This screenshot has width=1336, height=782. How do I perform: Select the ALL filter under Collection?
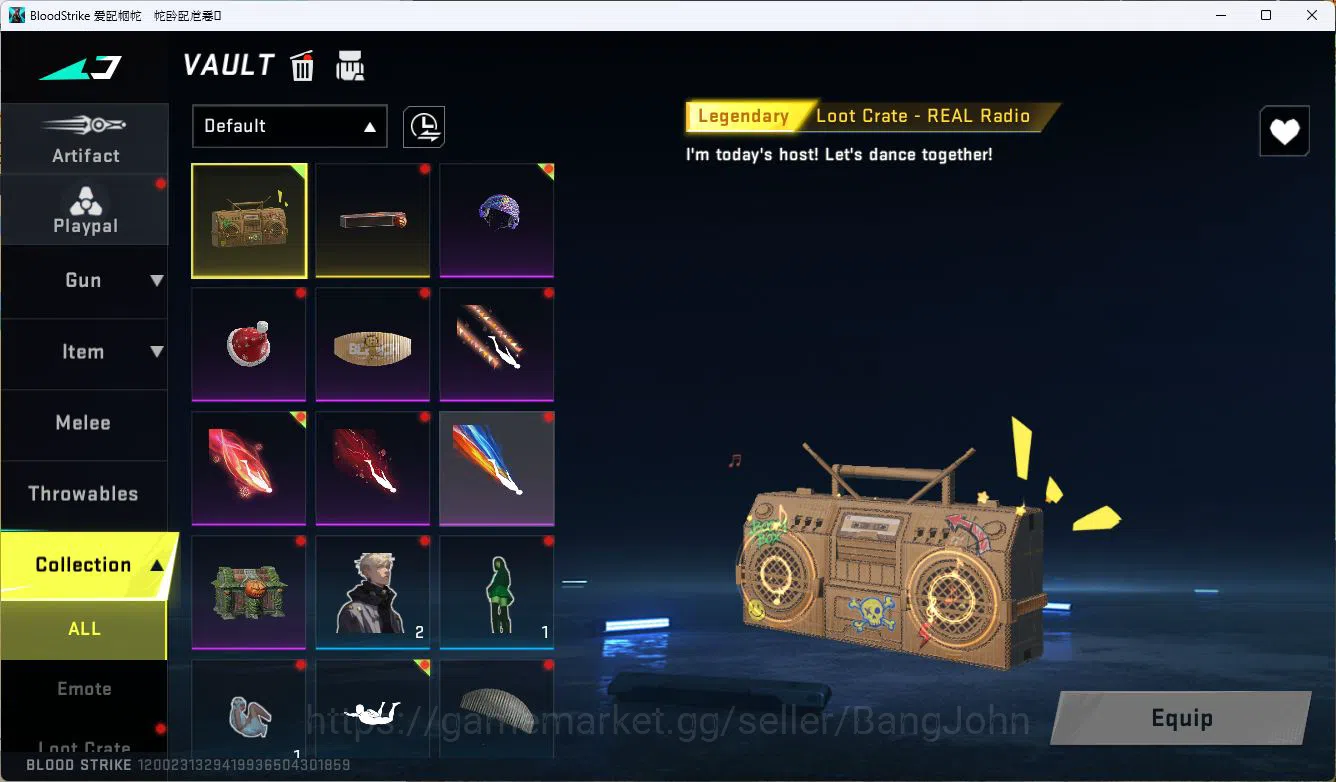pyautogui.click(x=85, y=629)
